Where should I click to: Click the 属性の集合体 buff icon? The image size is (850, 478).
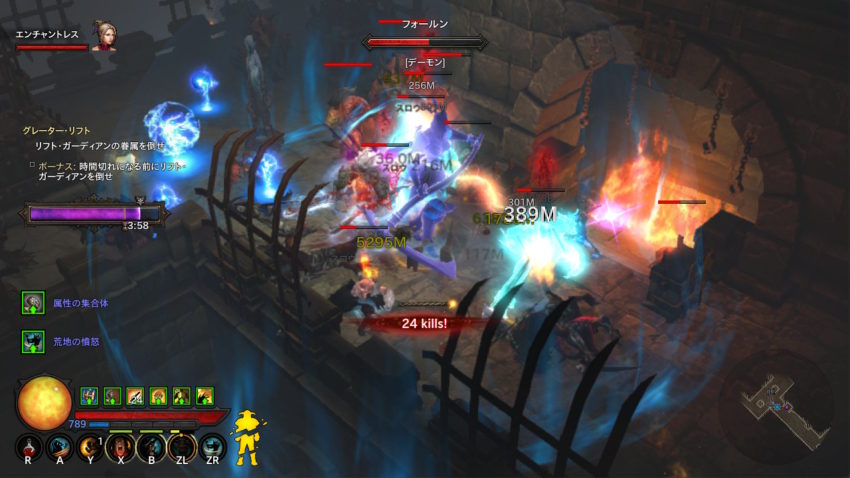(x=33, y=303)
